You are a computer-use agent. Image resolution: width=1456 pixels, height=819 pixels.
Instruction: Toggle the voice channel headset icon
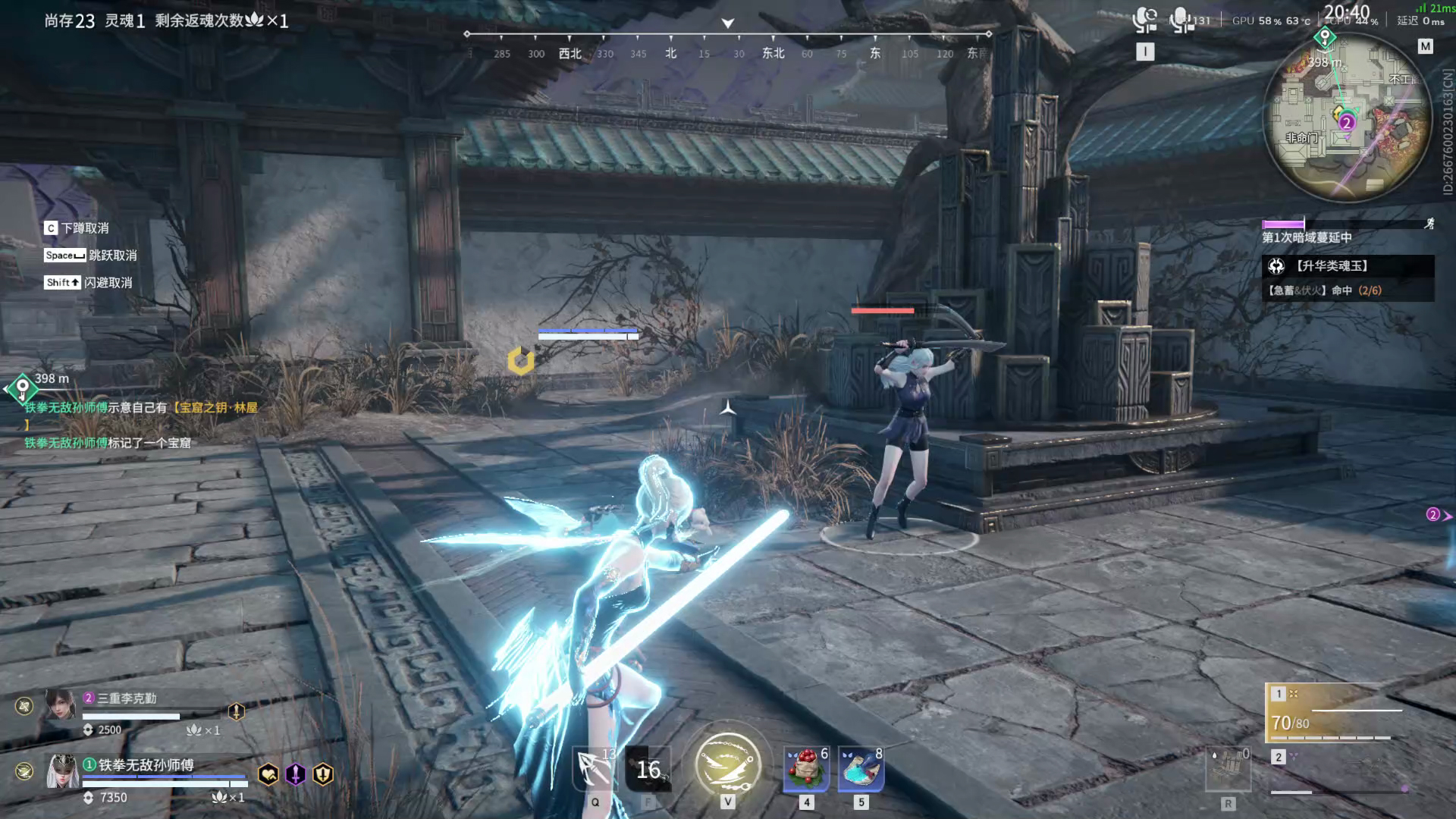1144,20
